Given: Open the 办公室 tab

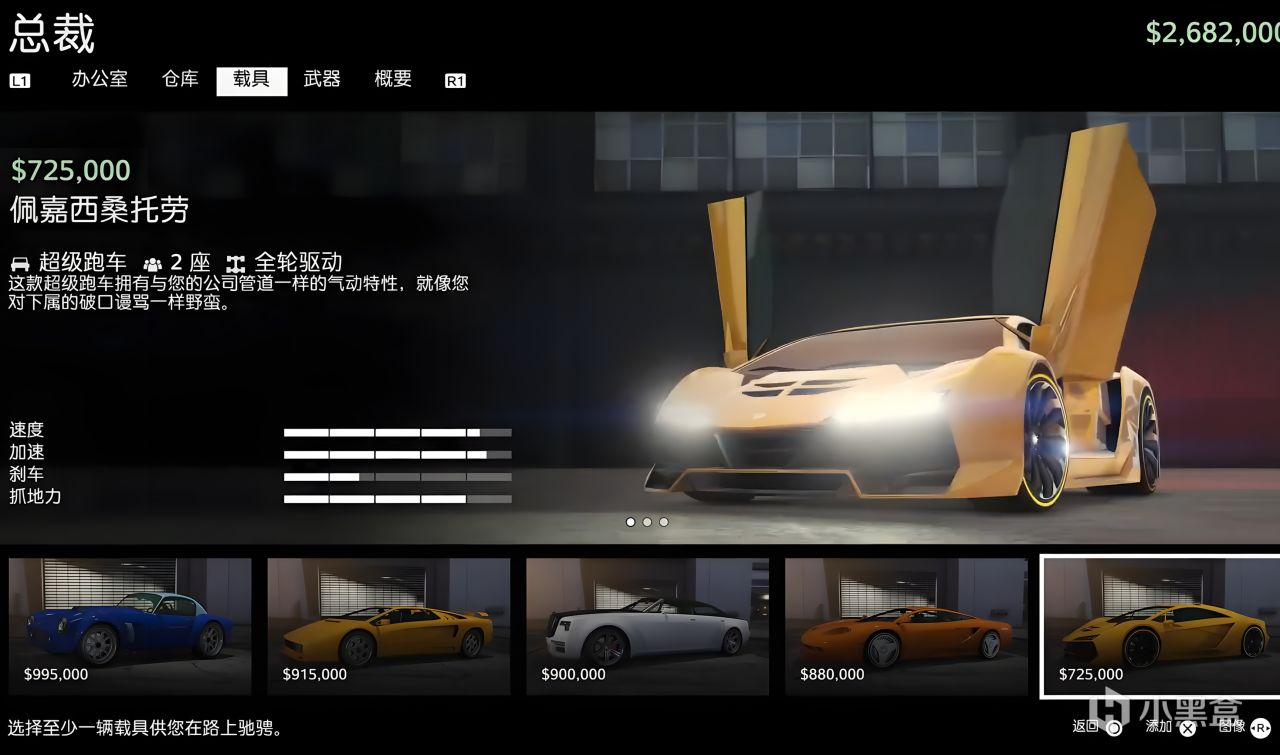Looking at the screenshot, I should tap(99, 80).
